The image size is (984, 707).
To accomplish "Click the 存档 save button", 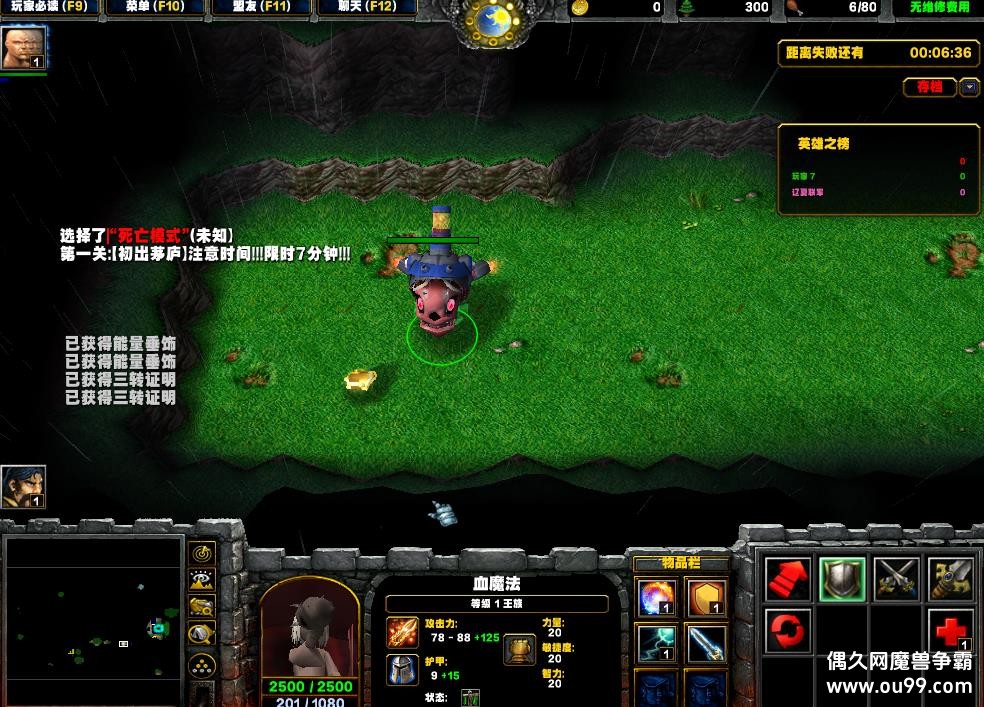I will tap(929, 87).
